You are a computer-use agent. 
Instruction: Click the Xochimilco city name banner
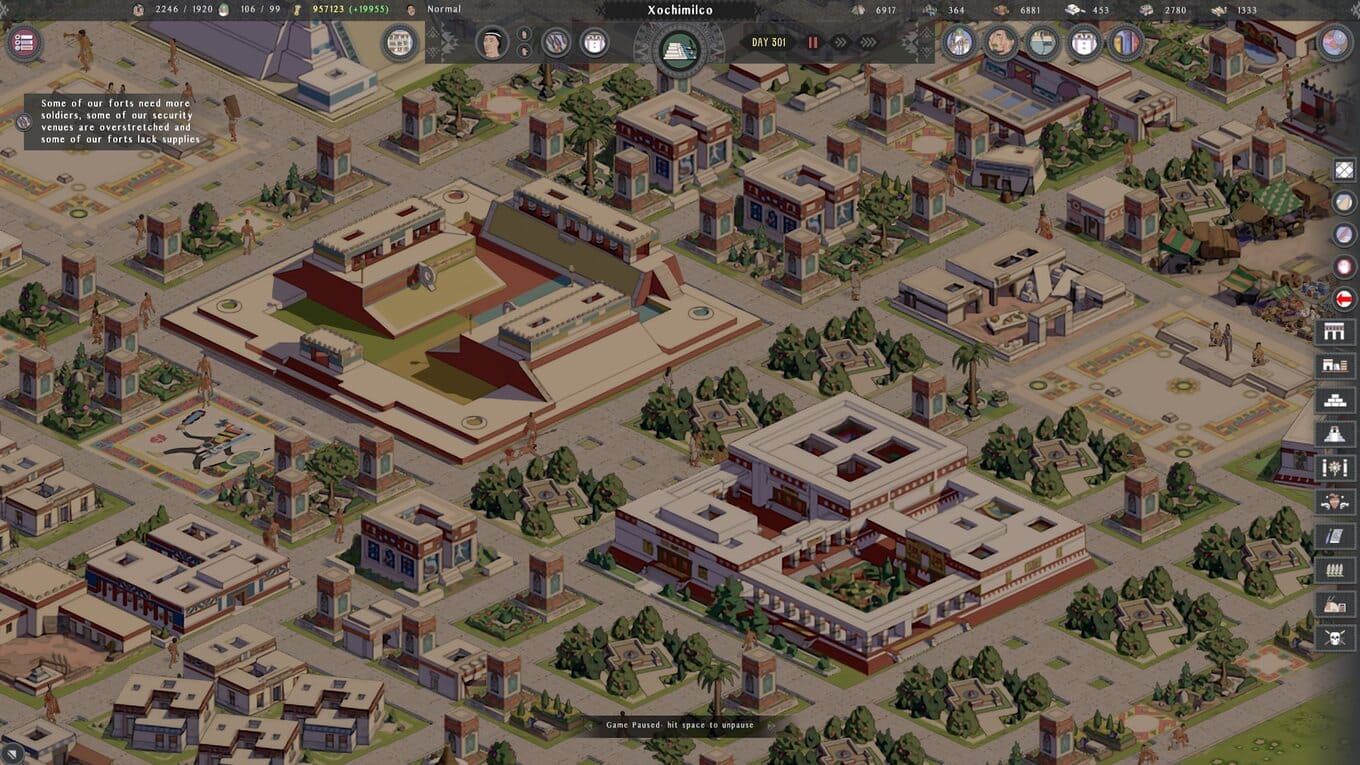coord(679,12)
